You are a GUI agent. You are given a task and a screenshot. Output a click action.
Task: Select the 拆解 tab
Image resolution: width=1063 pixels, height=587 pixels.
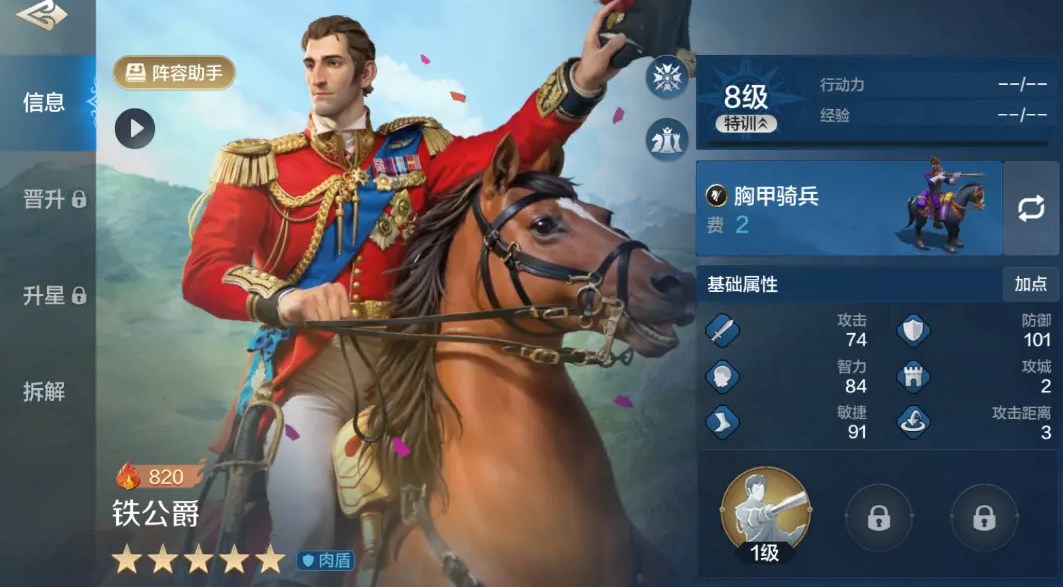point(44,391)
